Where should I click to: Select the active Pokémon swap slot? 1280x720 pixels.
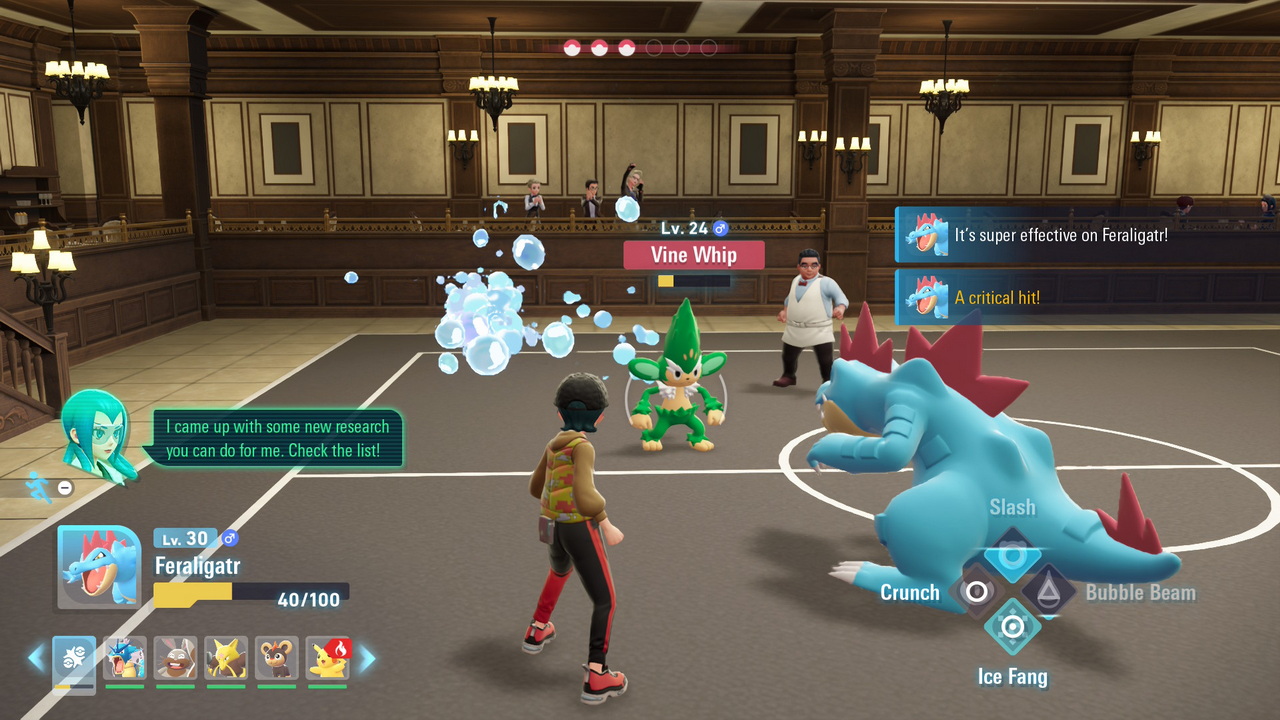(x=74, y=659)
